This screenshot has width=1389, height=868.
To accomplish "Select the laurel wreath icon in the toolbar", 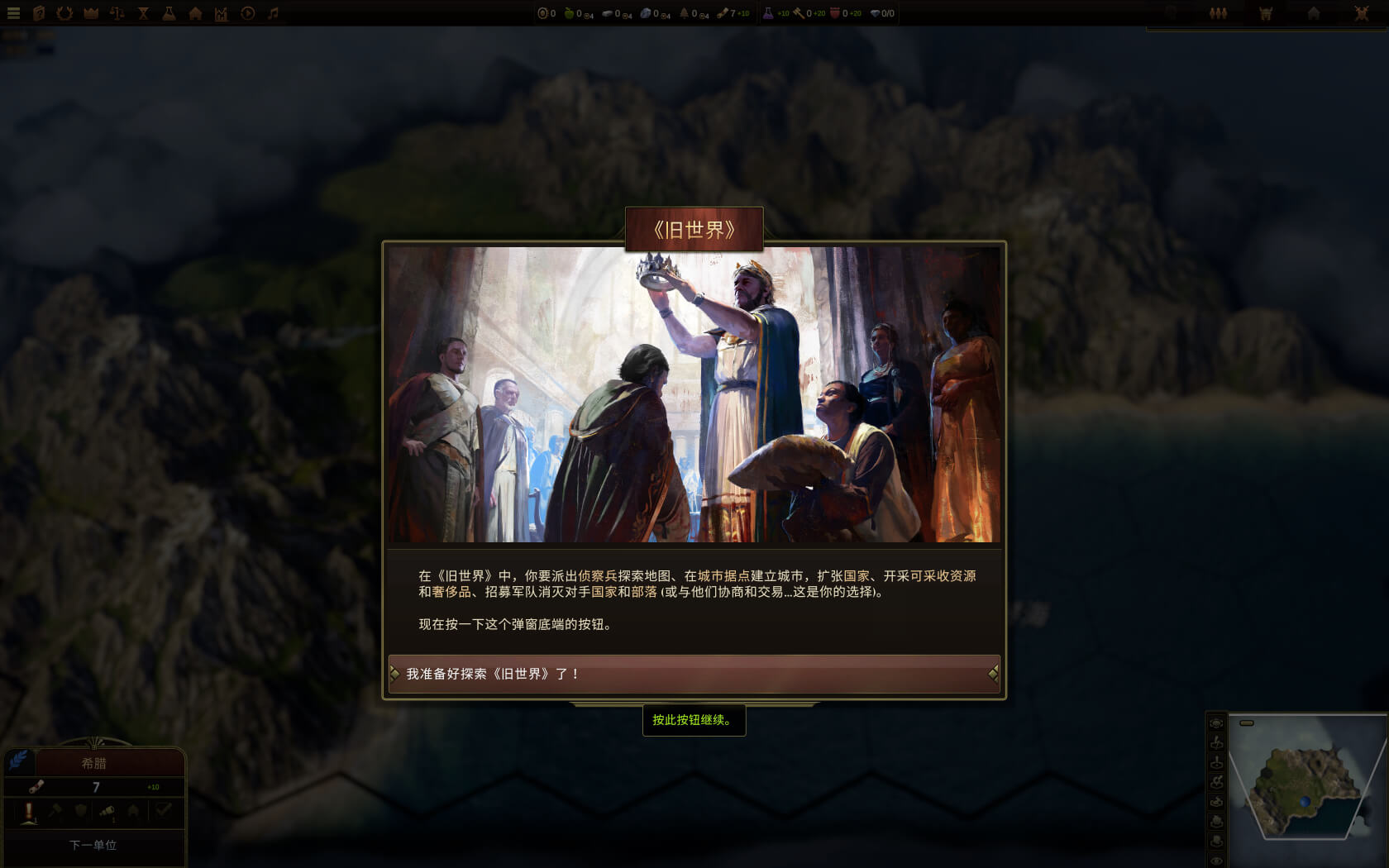I will (64, 13).
